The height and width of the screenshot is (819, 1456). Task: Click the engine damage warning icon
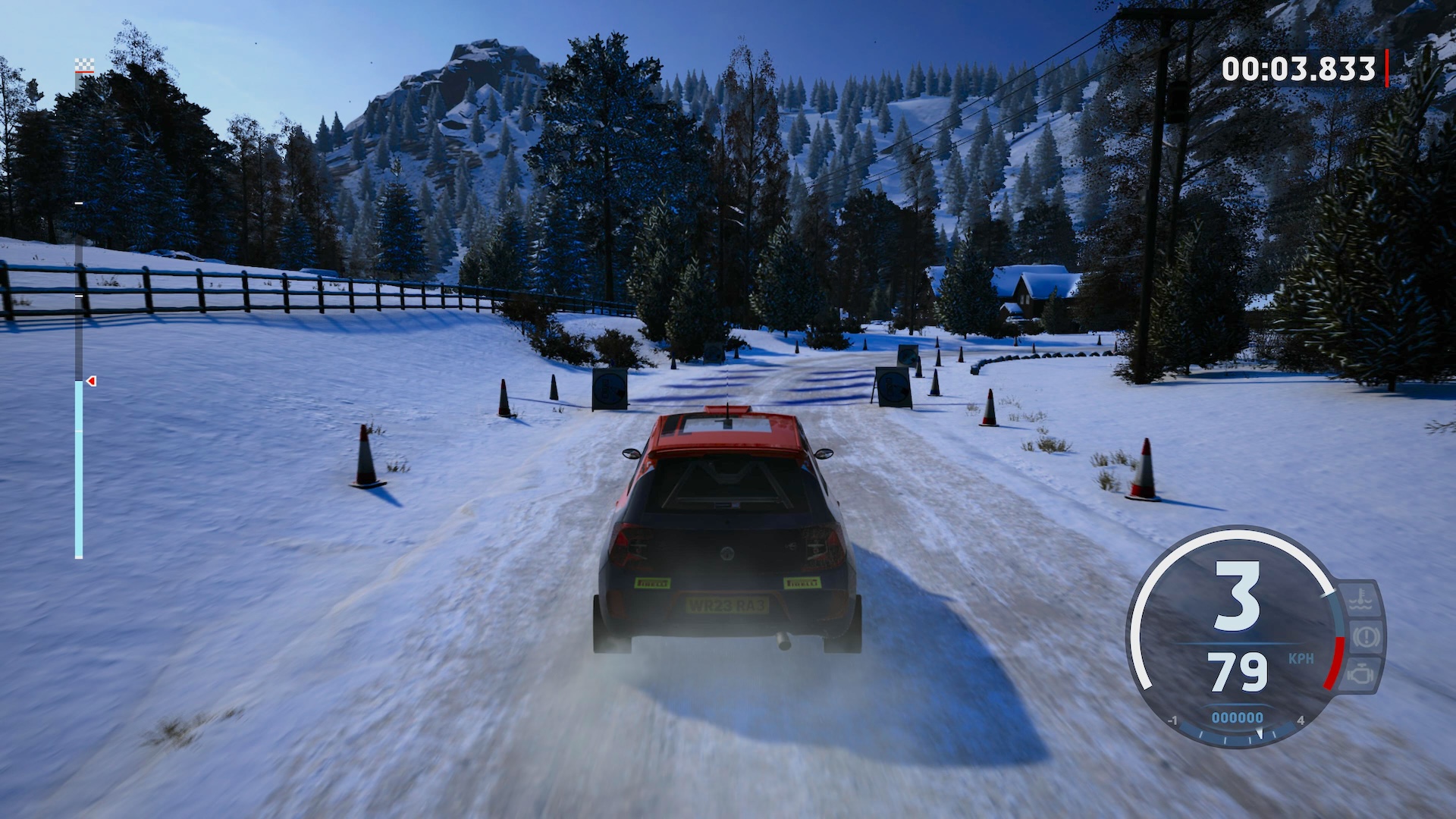[x=1362, y=673]
